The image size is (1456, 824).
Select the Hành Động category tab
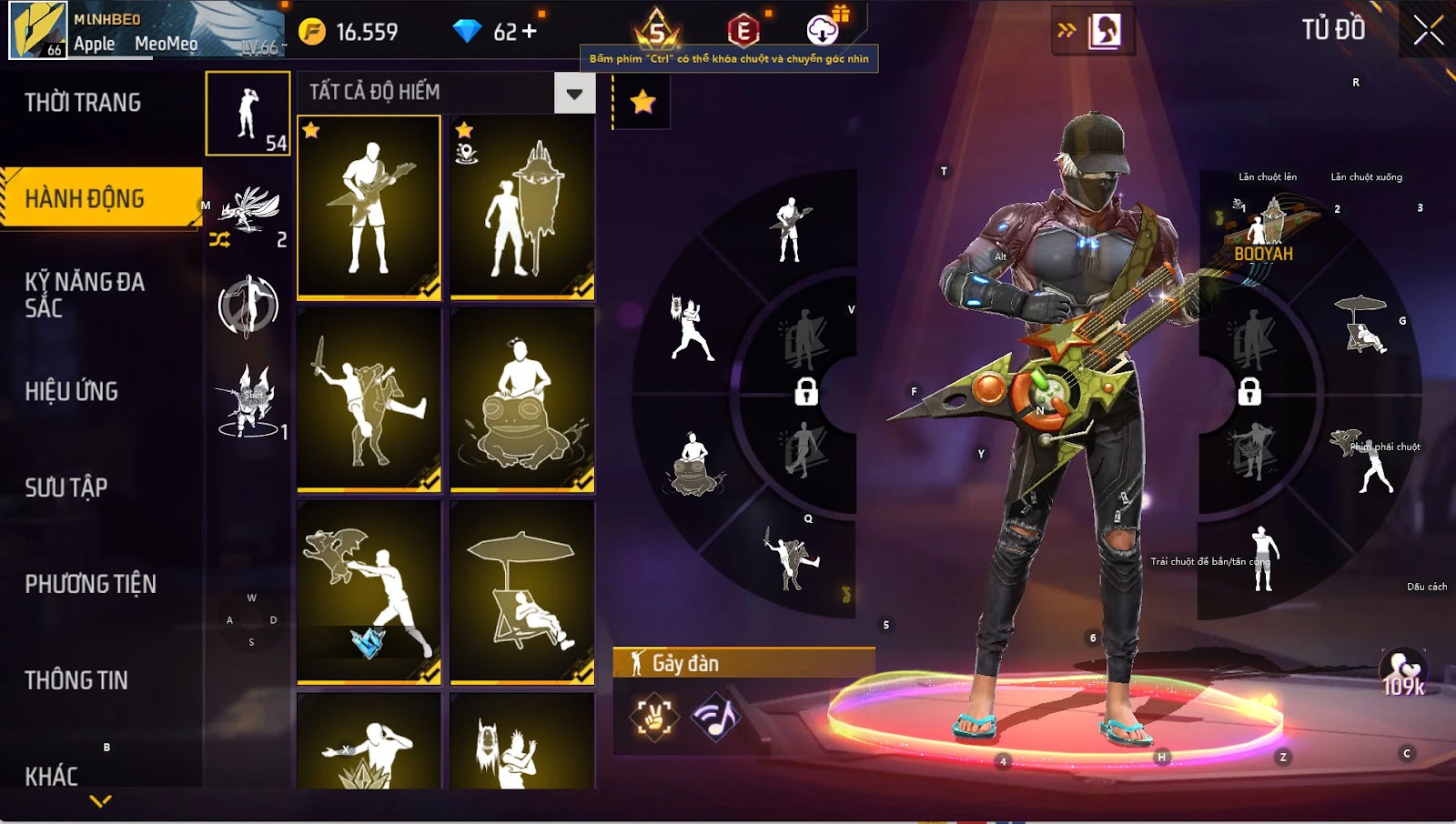(85, 198)
